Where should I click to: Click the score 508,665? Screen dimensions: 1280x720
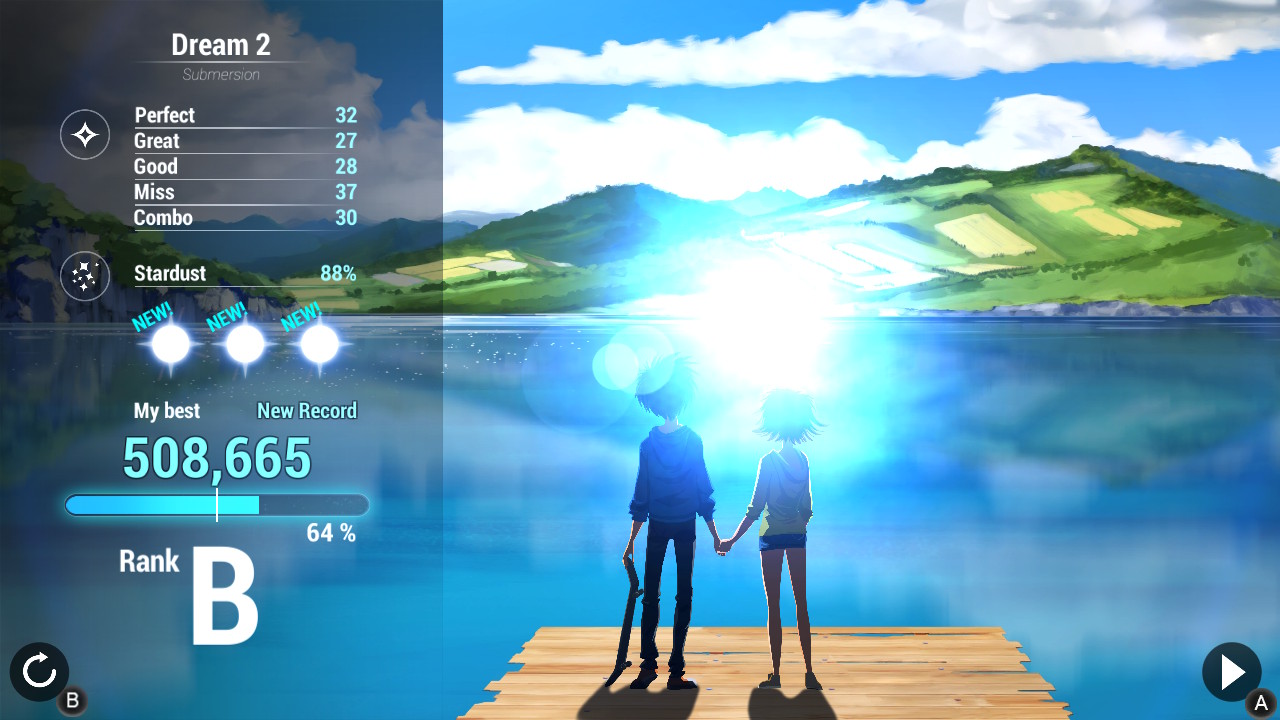[217, 457]
